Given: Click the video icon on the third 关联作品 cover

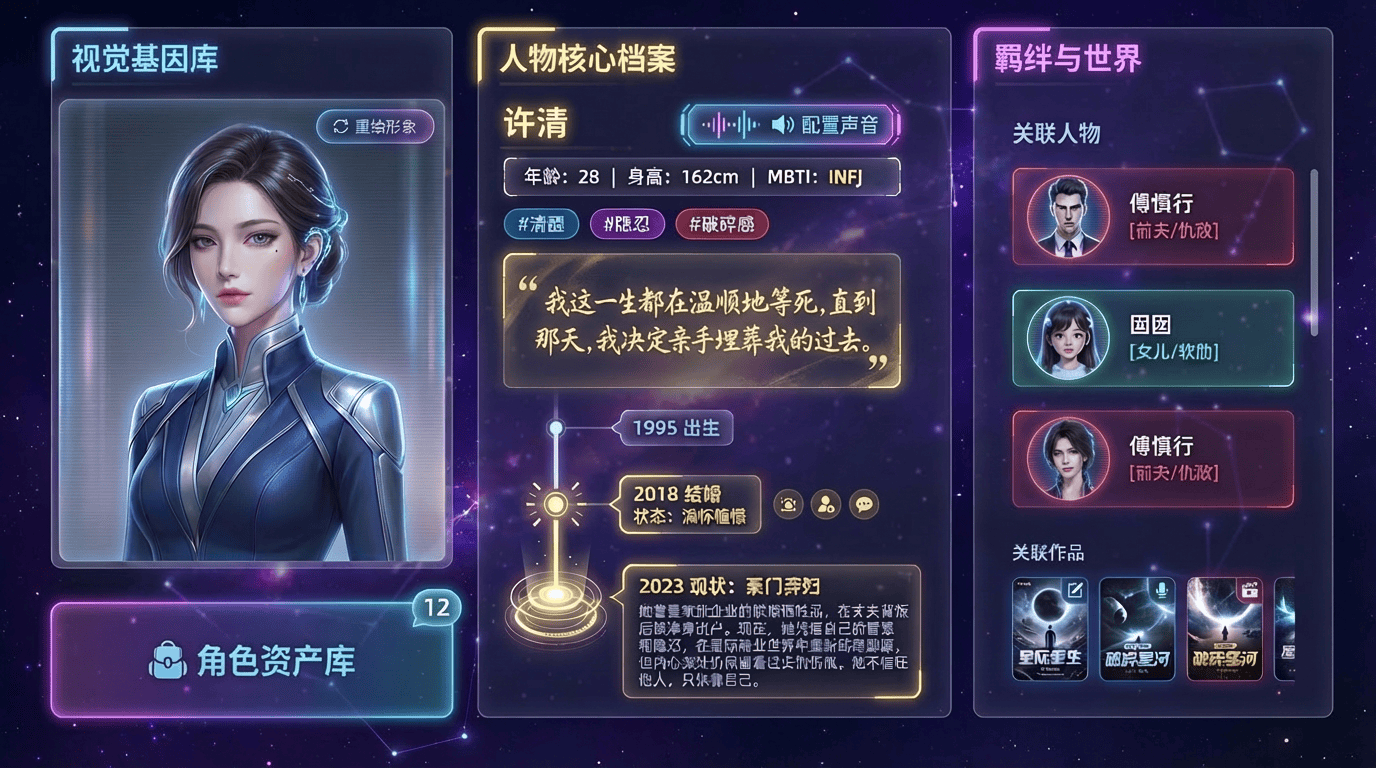Looking at the screenshot, I should point(1250,592).
